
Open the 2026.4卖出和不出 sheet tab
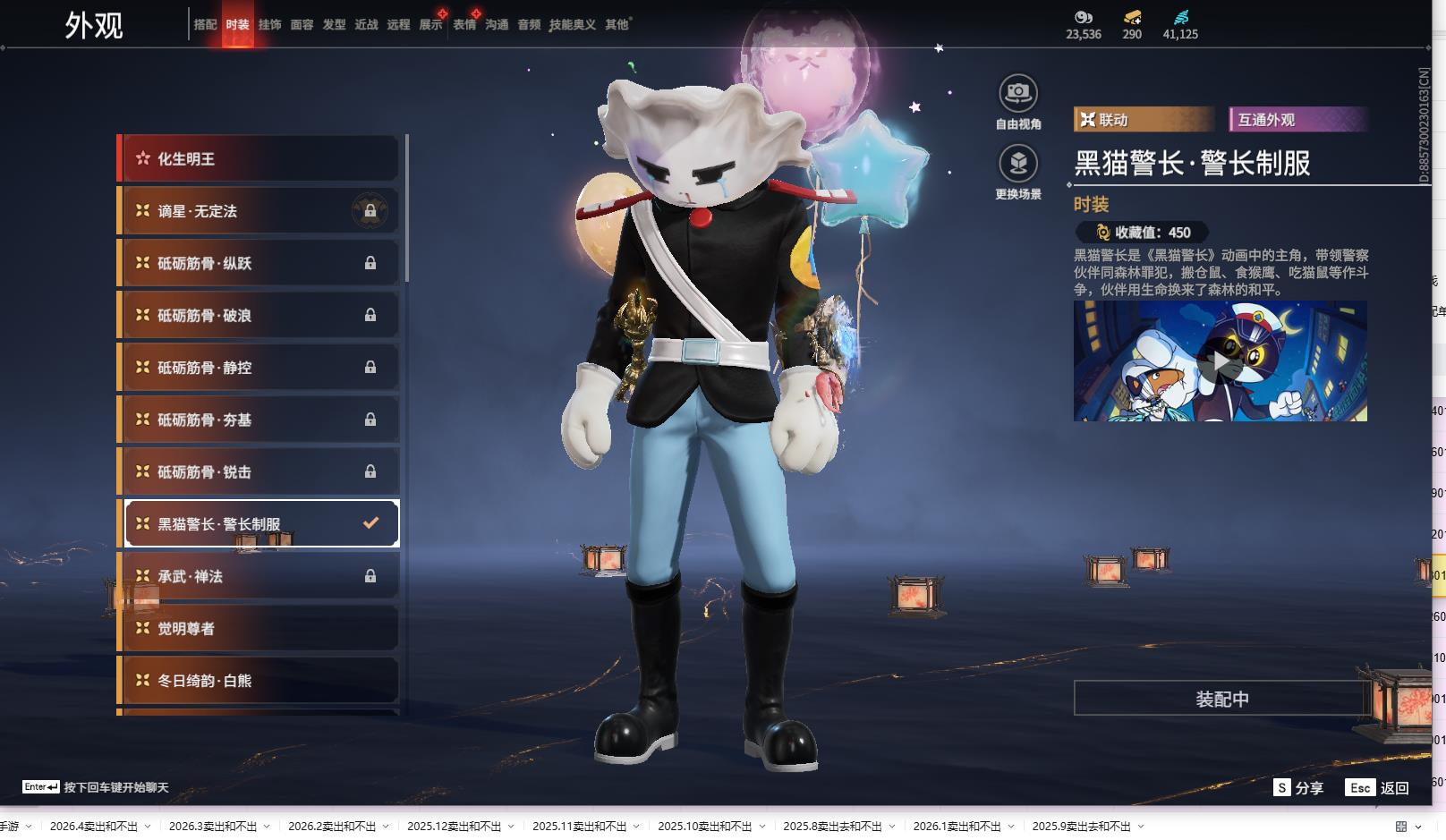click(94, 827)
